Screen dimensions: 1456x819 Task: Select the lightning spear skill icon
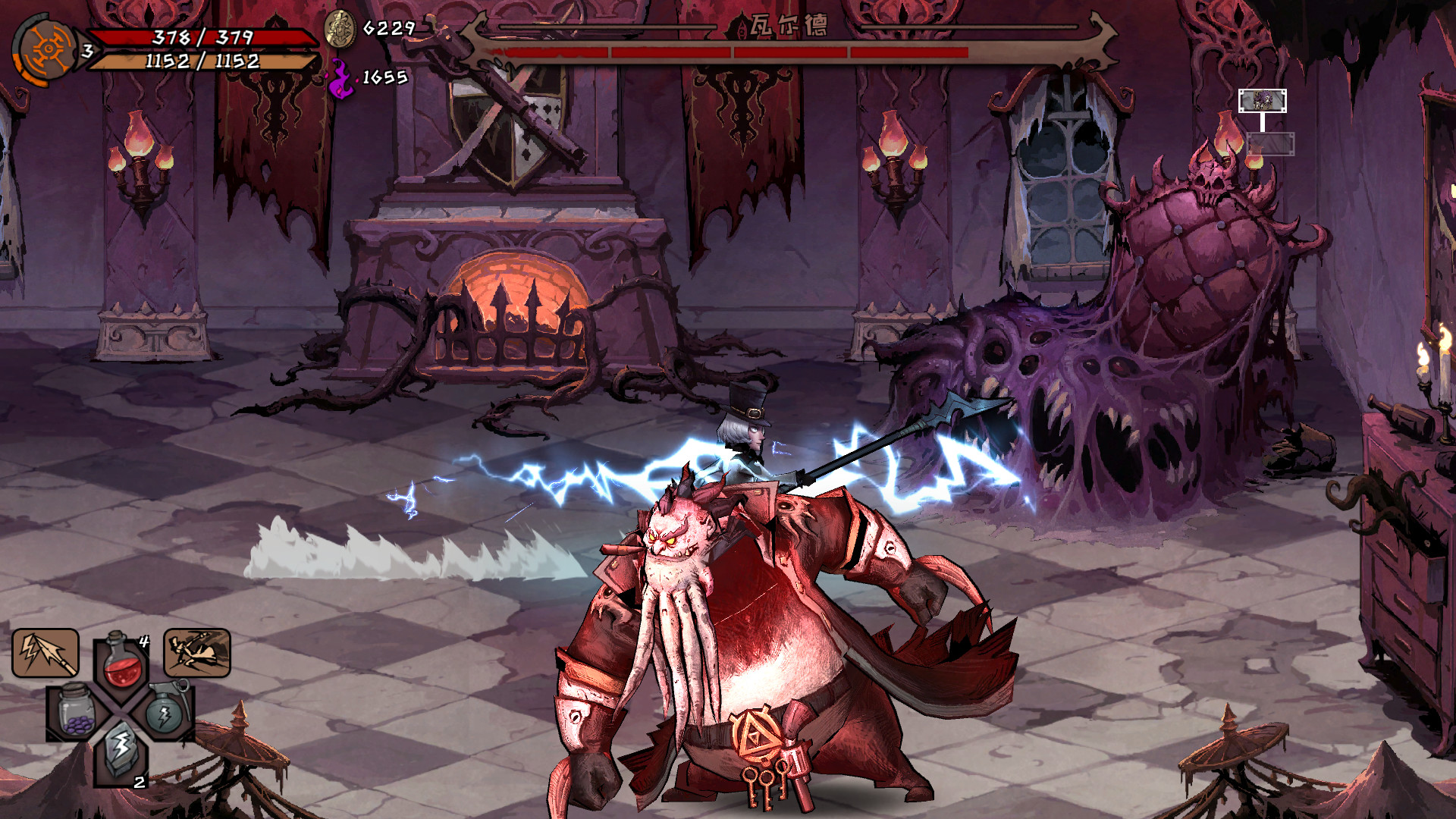(45, 651)
